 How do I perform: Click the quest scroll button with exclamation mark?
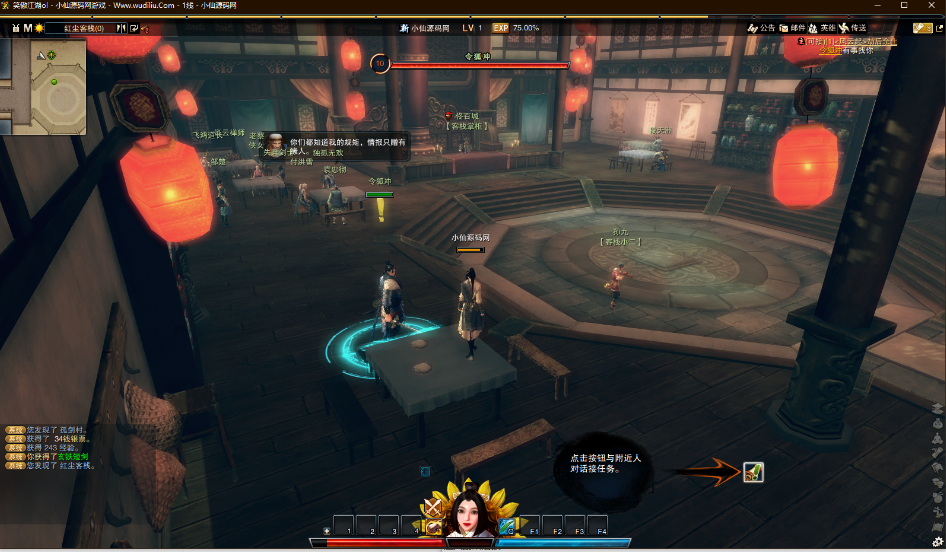[753, 472]
